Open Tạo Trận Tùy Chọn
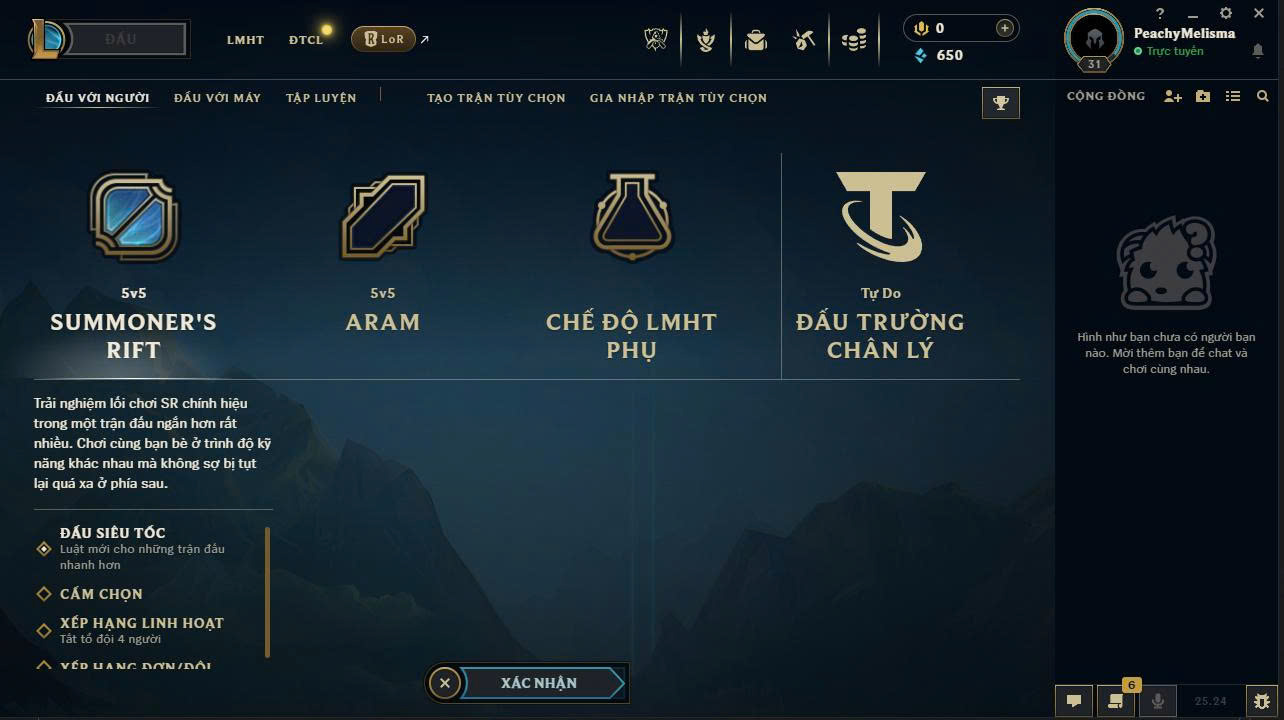Viewport: 1284px width, 720px height. 496,98
